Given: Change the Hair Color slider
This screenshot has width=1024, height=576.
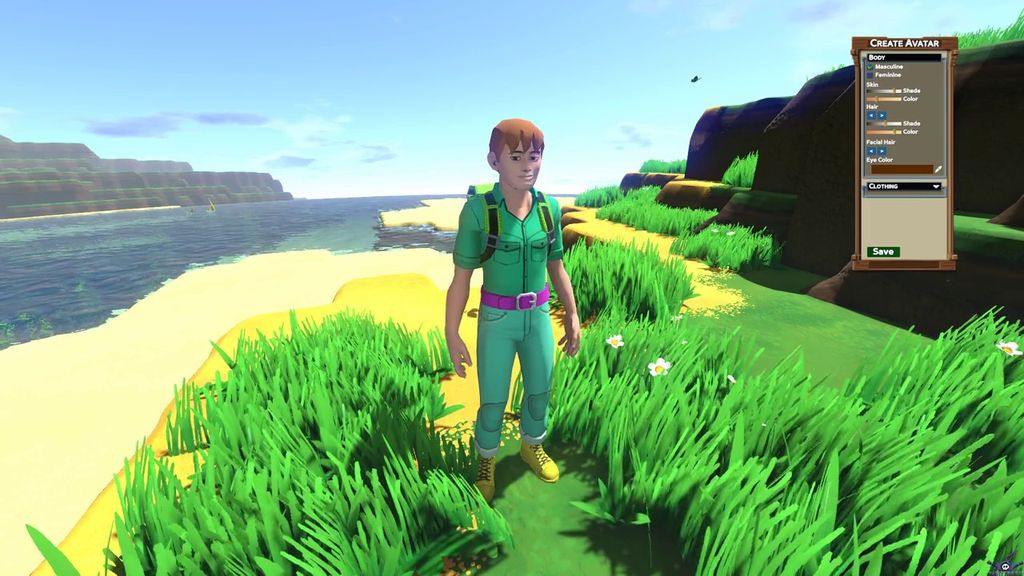Looking at the screenshot, I should click(x=883, y=132).
